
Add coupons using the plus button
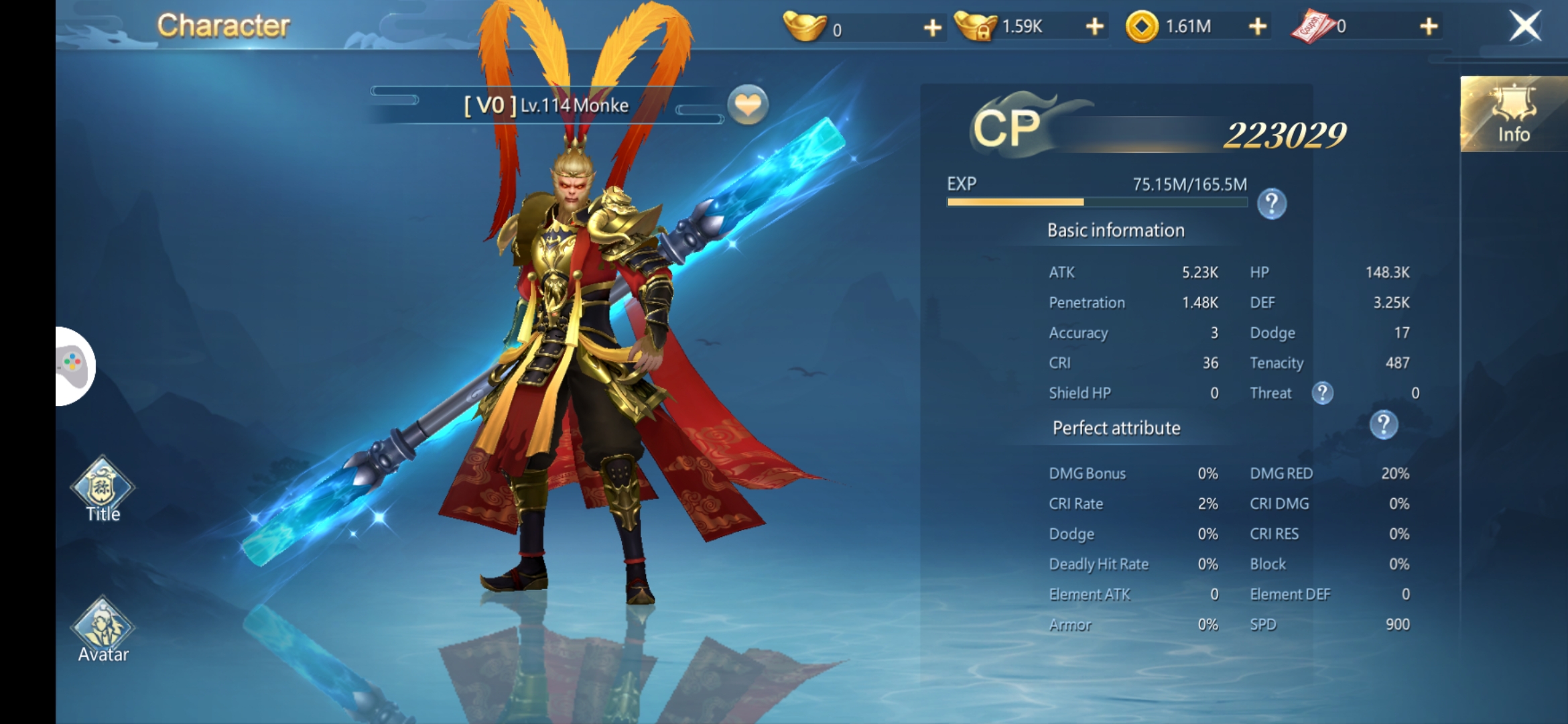pos(1429,27)
